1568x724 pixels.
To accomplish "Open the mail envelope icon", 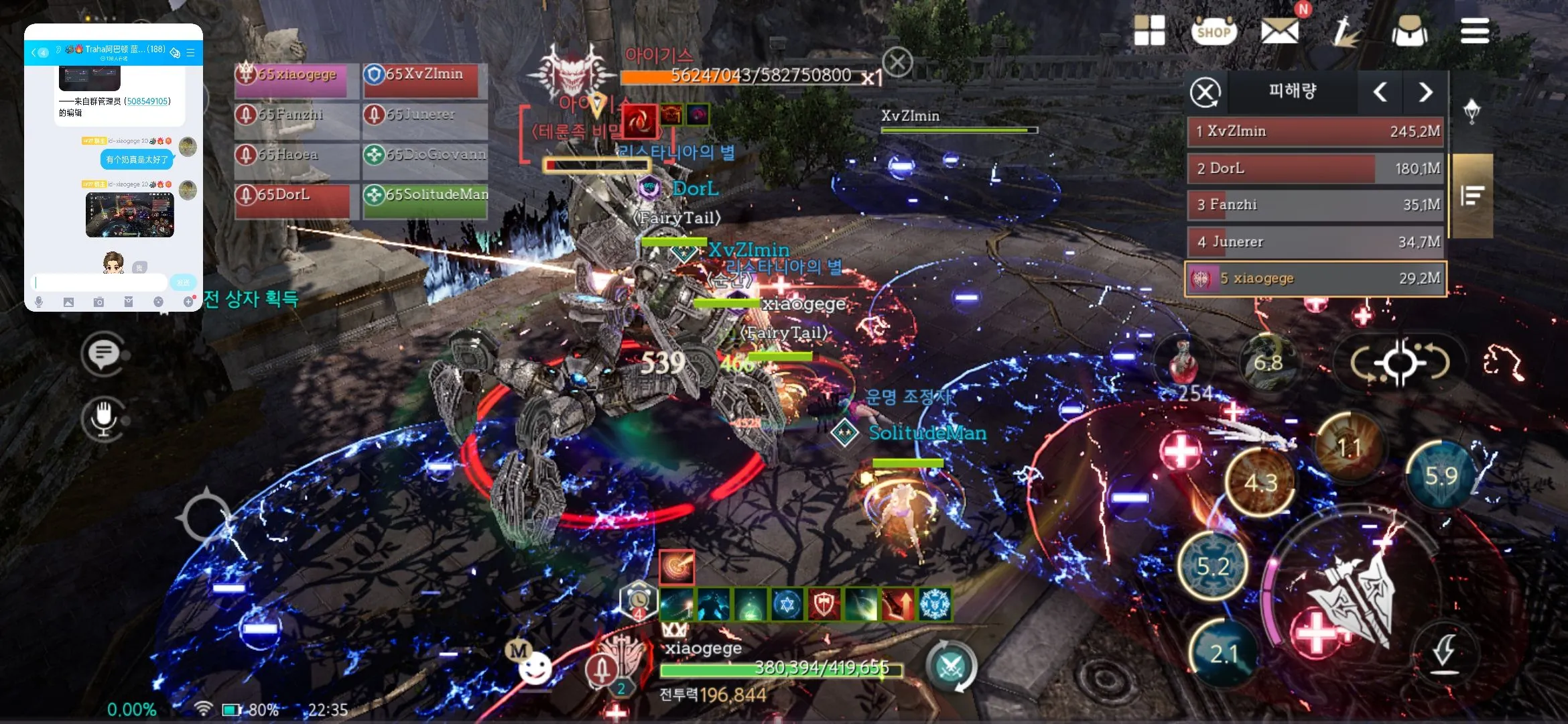I will pyautogui.click(x=1279, y=31).
